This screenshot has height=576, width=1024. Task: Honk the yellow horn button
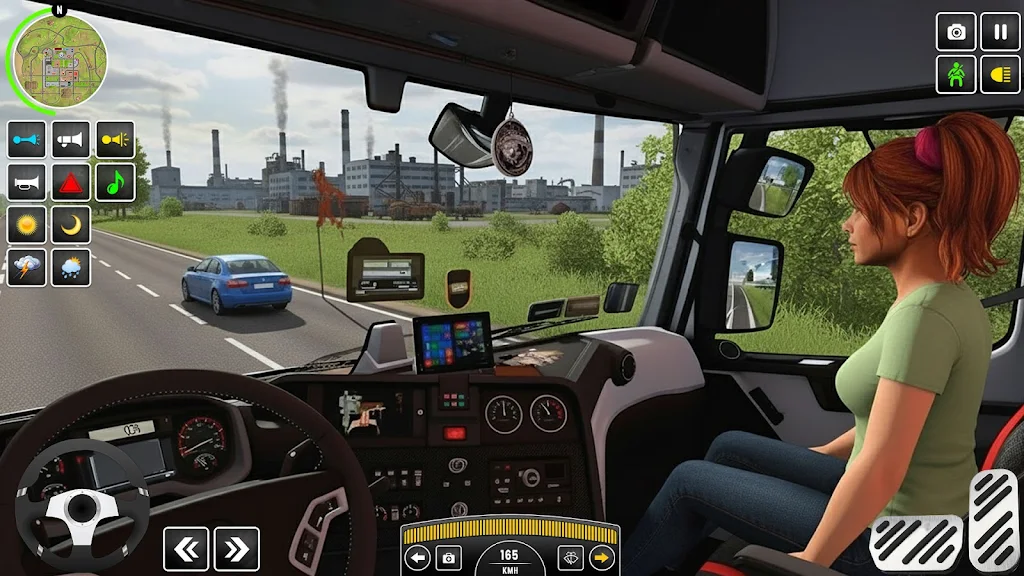pos(115,139)
